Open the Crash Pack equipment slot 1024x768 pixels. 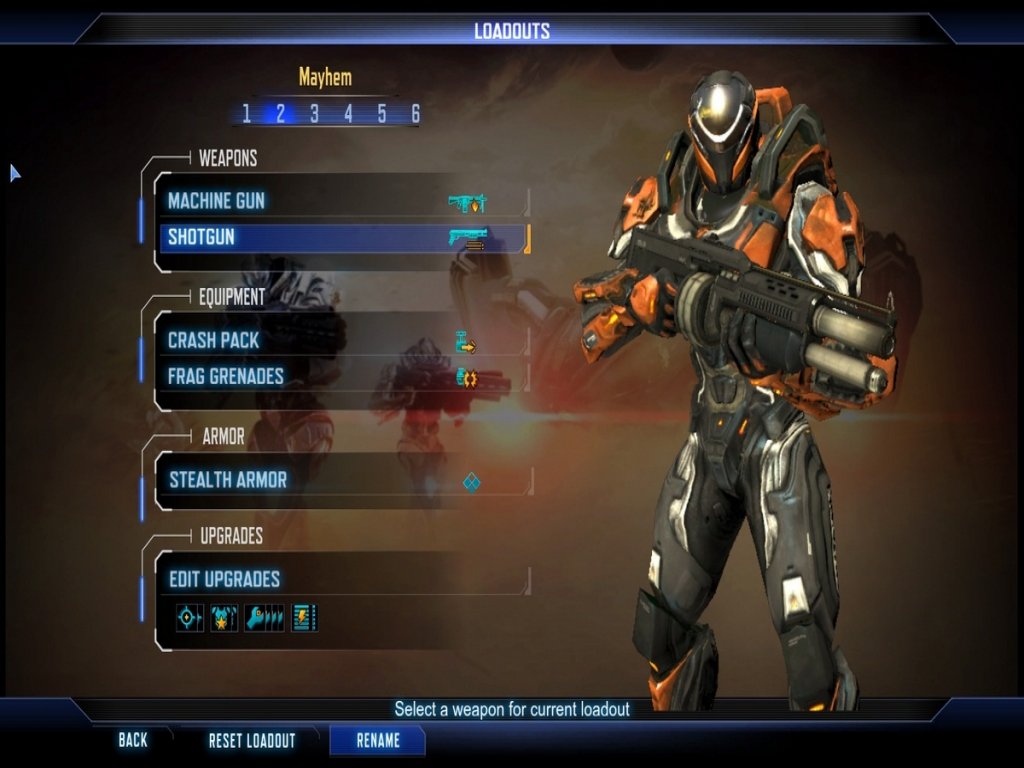click(340, 340)
